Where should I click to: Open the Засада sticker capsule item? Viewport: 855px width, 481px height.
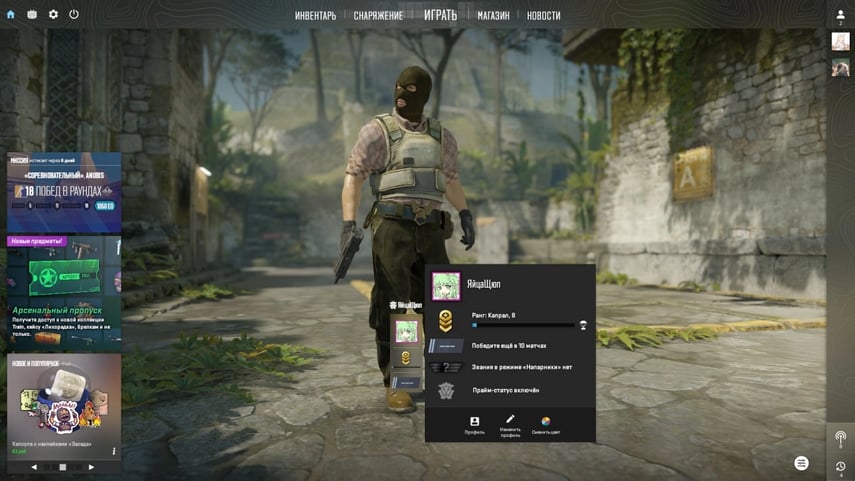64,405
